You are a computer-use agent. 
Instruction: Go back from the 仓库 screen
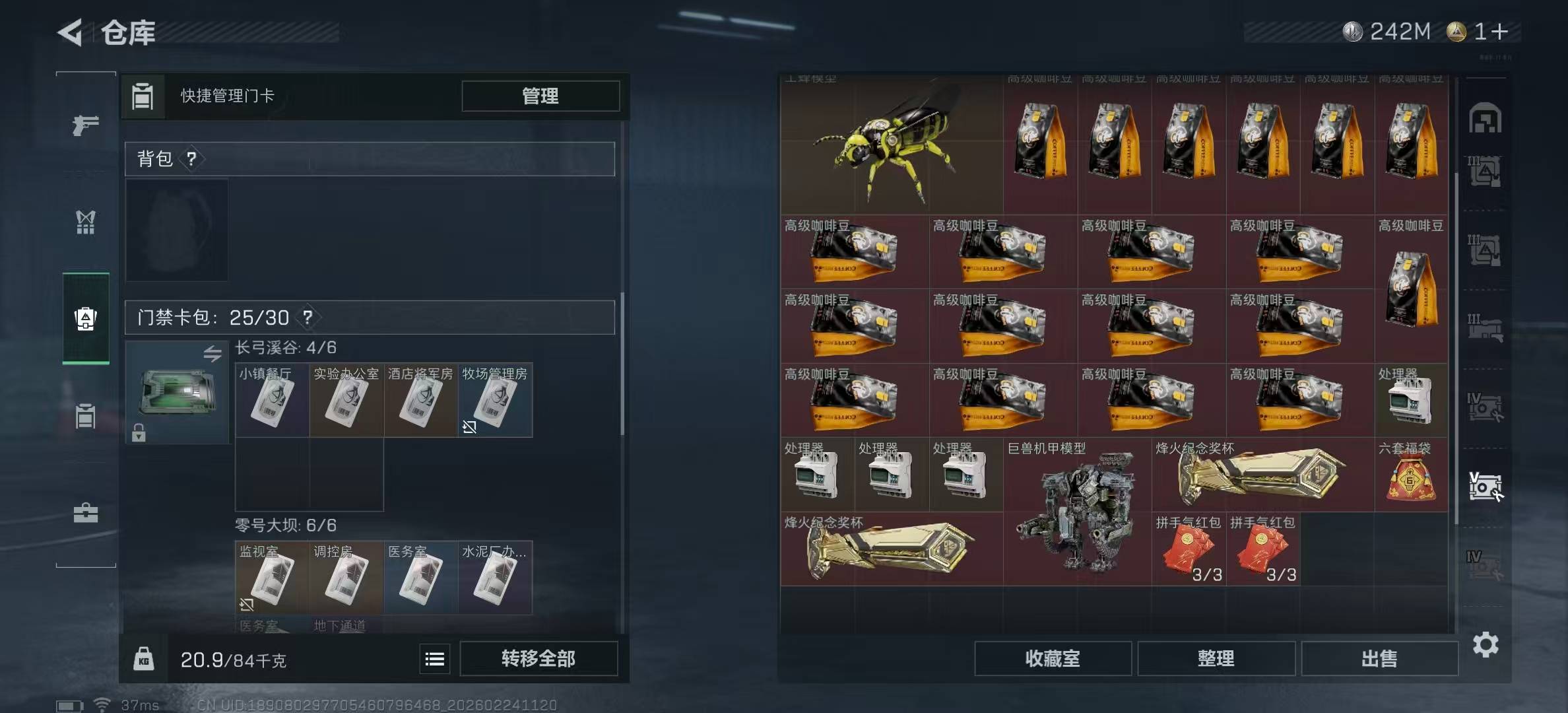[71, 32]
